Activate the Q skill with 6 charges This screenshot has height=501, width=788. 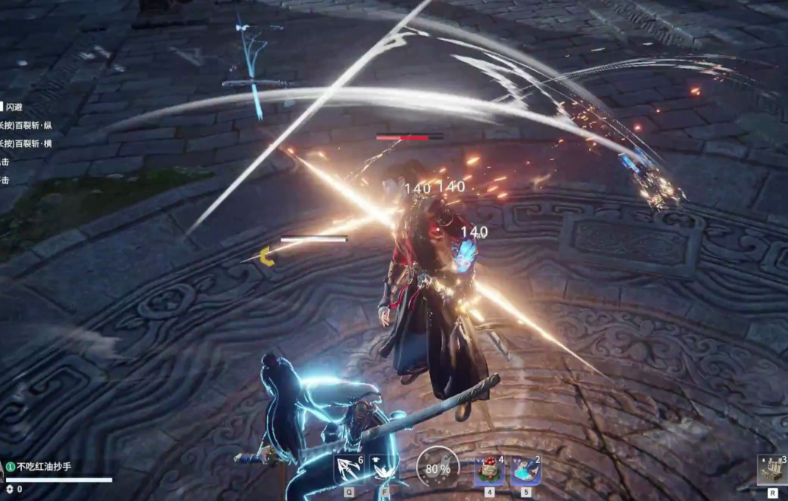(350, 468)
